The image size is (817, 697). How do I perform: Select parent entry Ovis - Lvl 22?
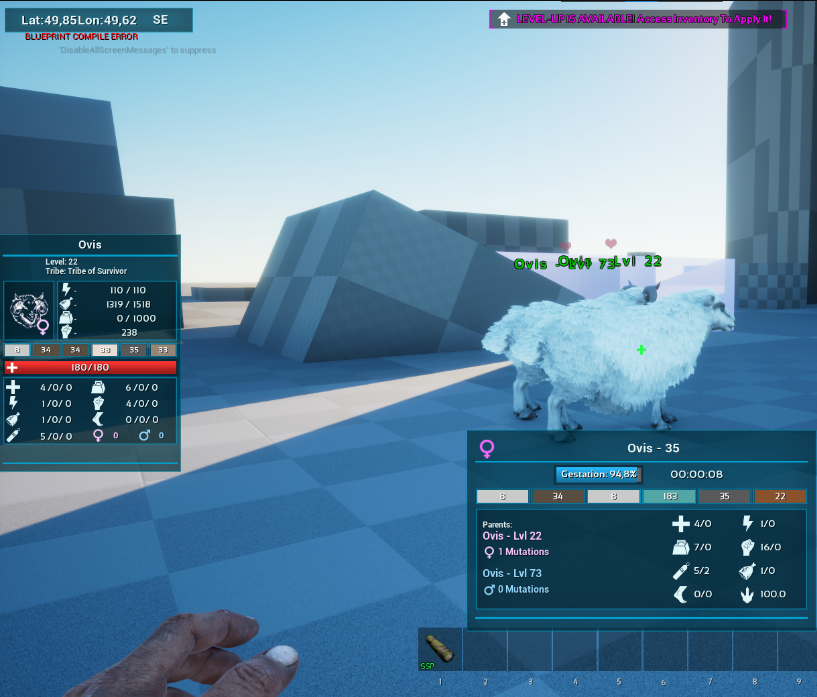(512, 536)
